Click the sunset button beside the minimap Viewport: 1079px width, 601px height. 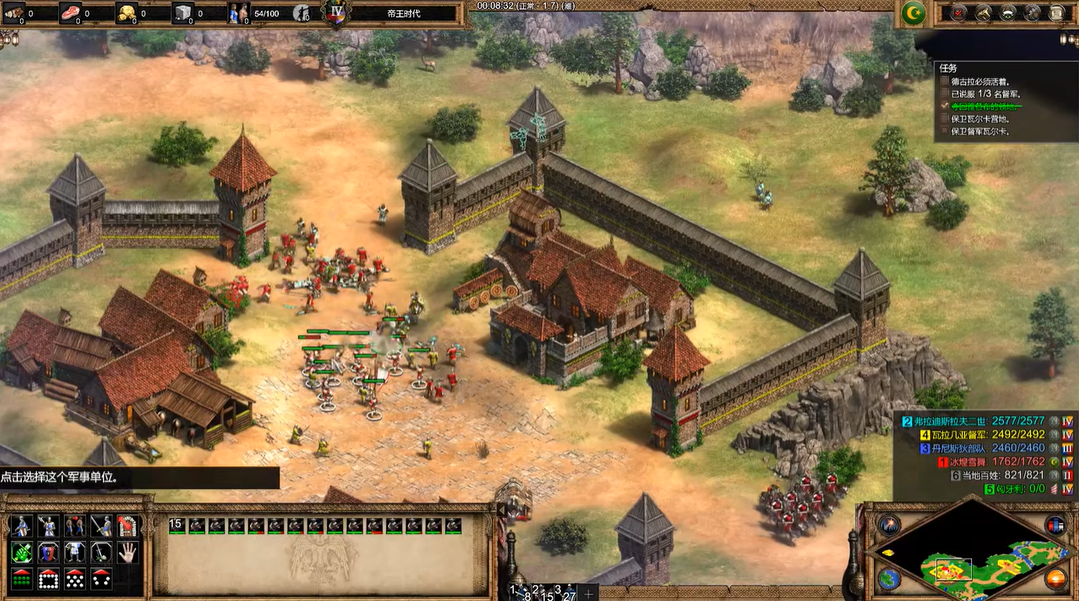(1054, 578)
